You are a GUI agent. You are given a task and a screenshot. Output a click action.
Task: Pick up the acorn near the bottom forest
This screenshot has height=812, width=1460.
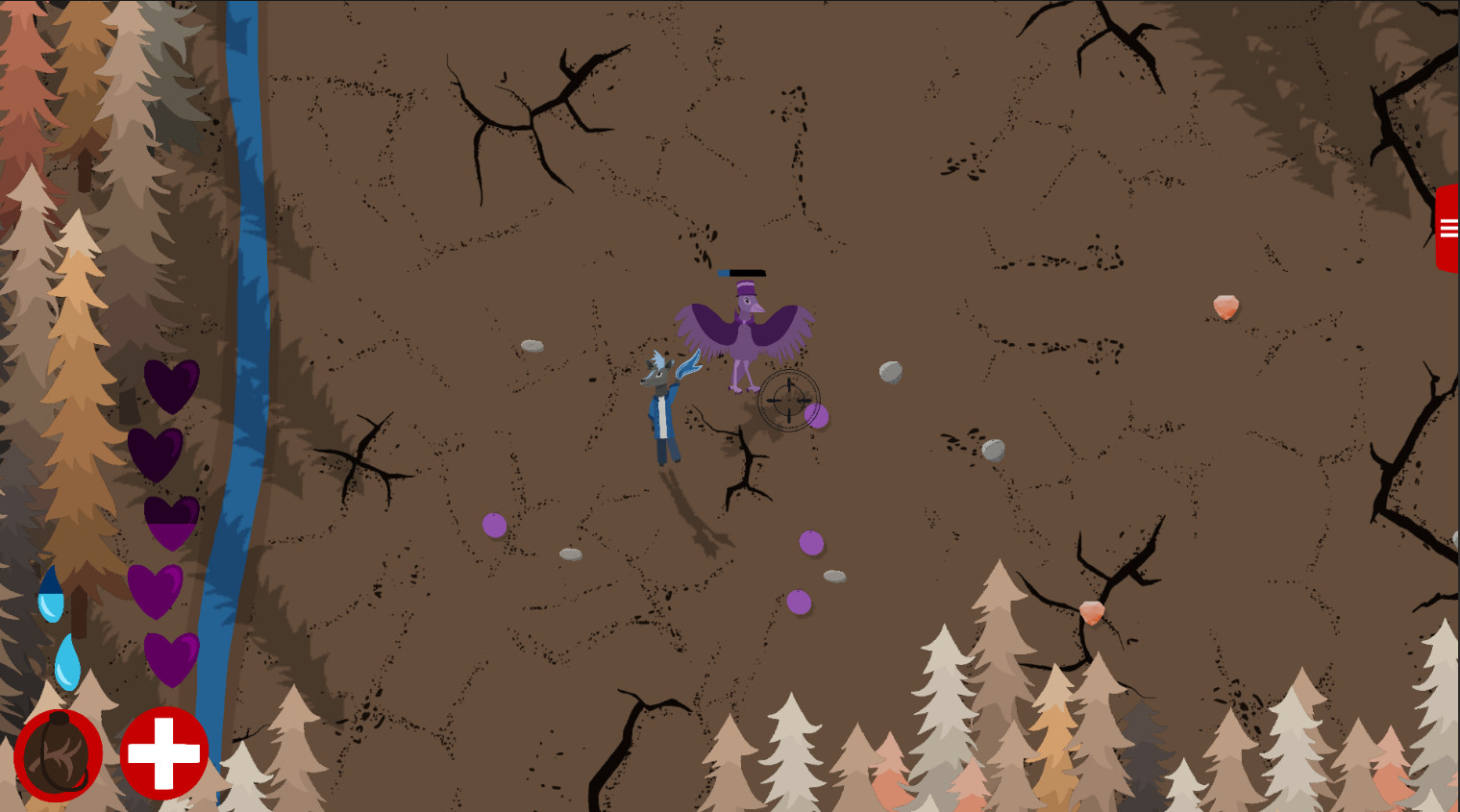(x=1093, y=610)
